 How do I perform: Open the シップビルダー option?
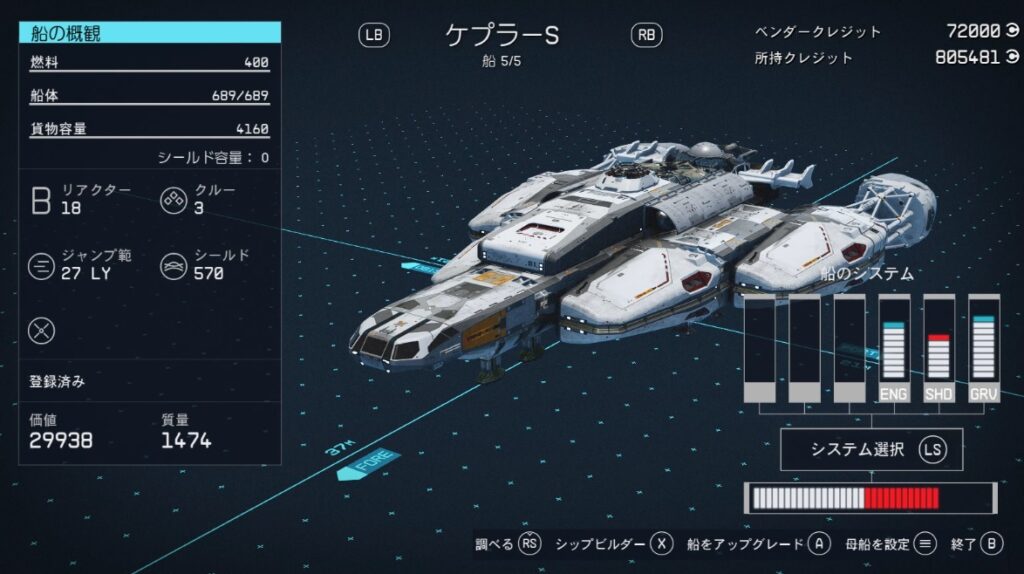[x=613, y=544]
